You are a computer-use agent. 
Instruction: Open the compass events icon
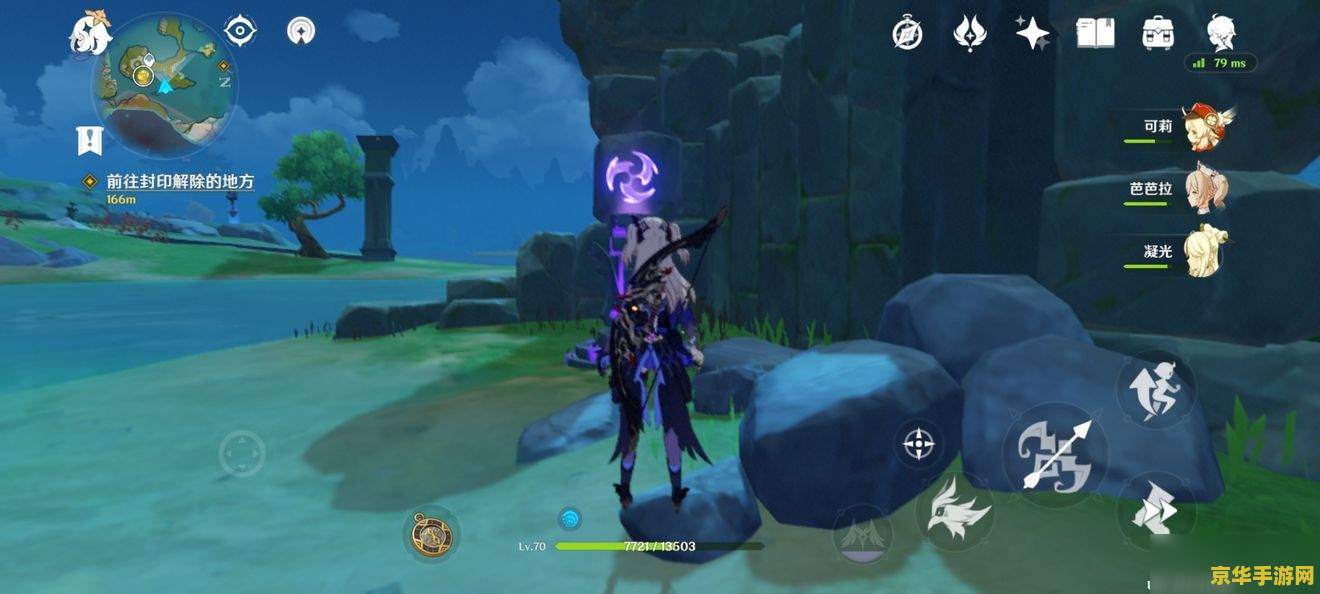tap(907, 34)
